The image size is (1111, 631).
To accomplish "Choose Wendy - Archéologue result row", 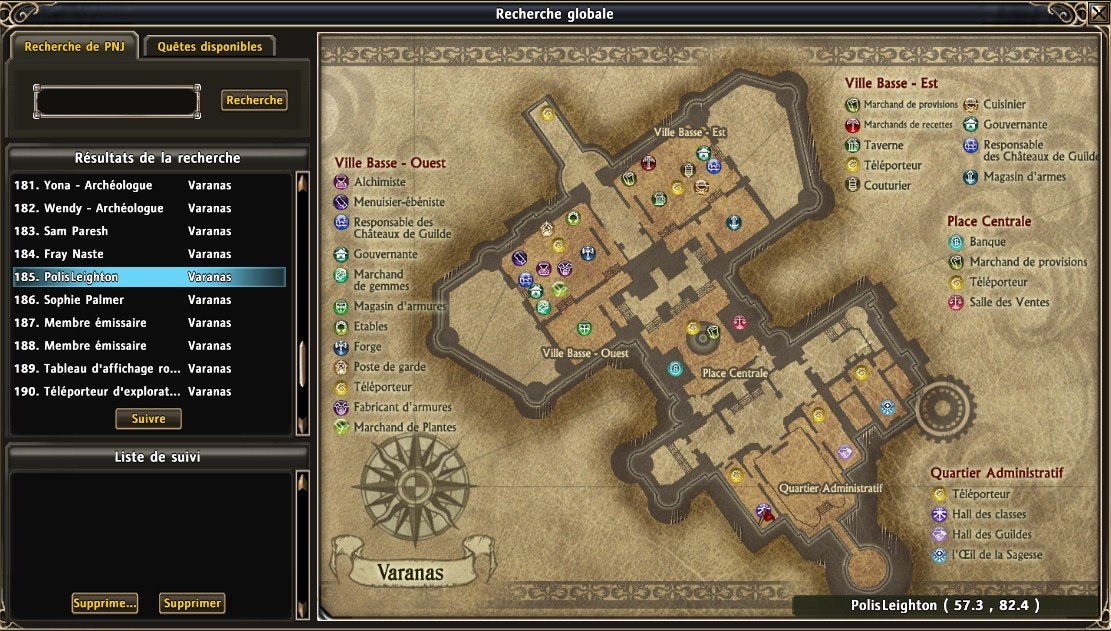I will pyautogui.click(x=148, y=208).
